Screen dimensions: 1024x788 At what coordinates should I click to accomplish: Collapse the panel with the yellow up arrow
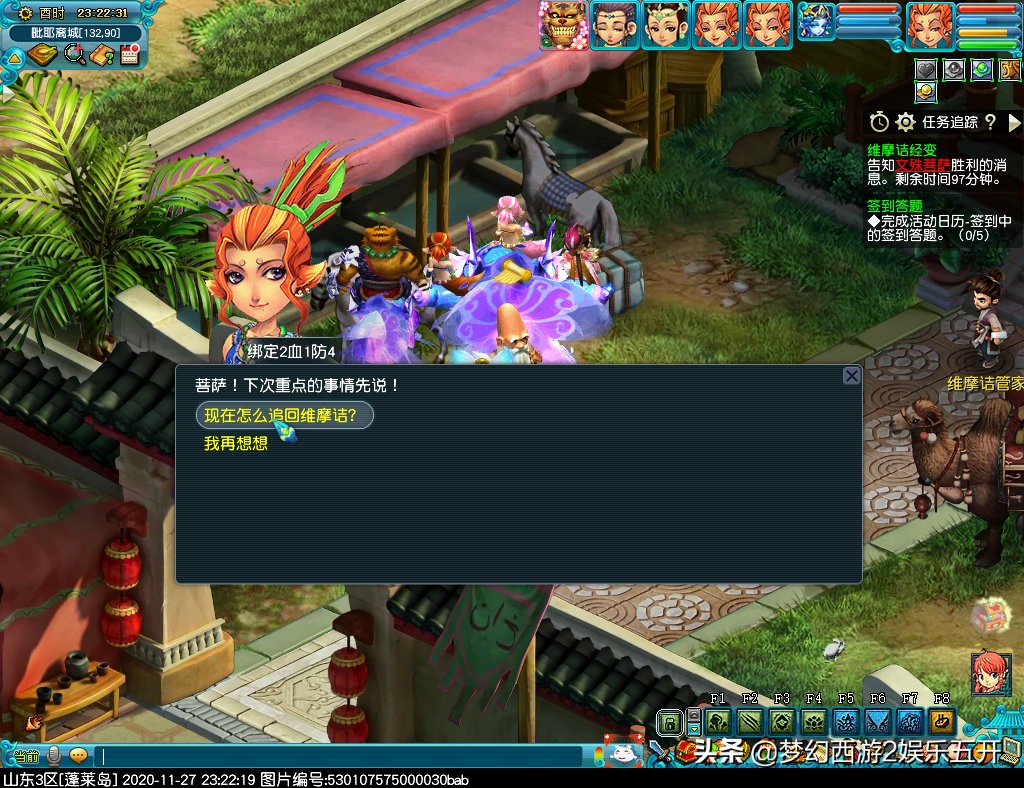click(x=14, y=58)
